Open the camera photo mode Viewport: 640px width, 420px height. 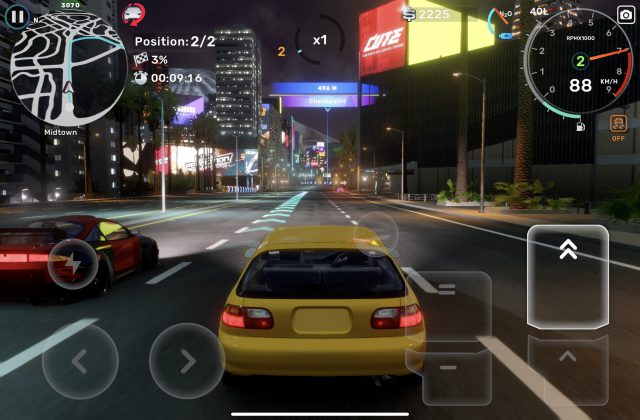click(x=625, y=15)
